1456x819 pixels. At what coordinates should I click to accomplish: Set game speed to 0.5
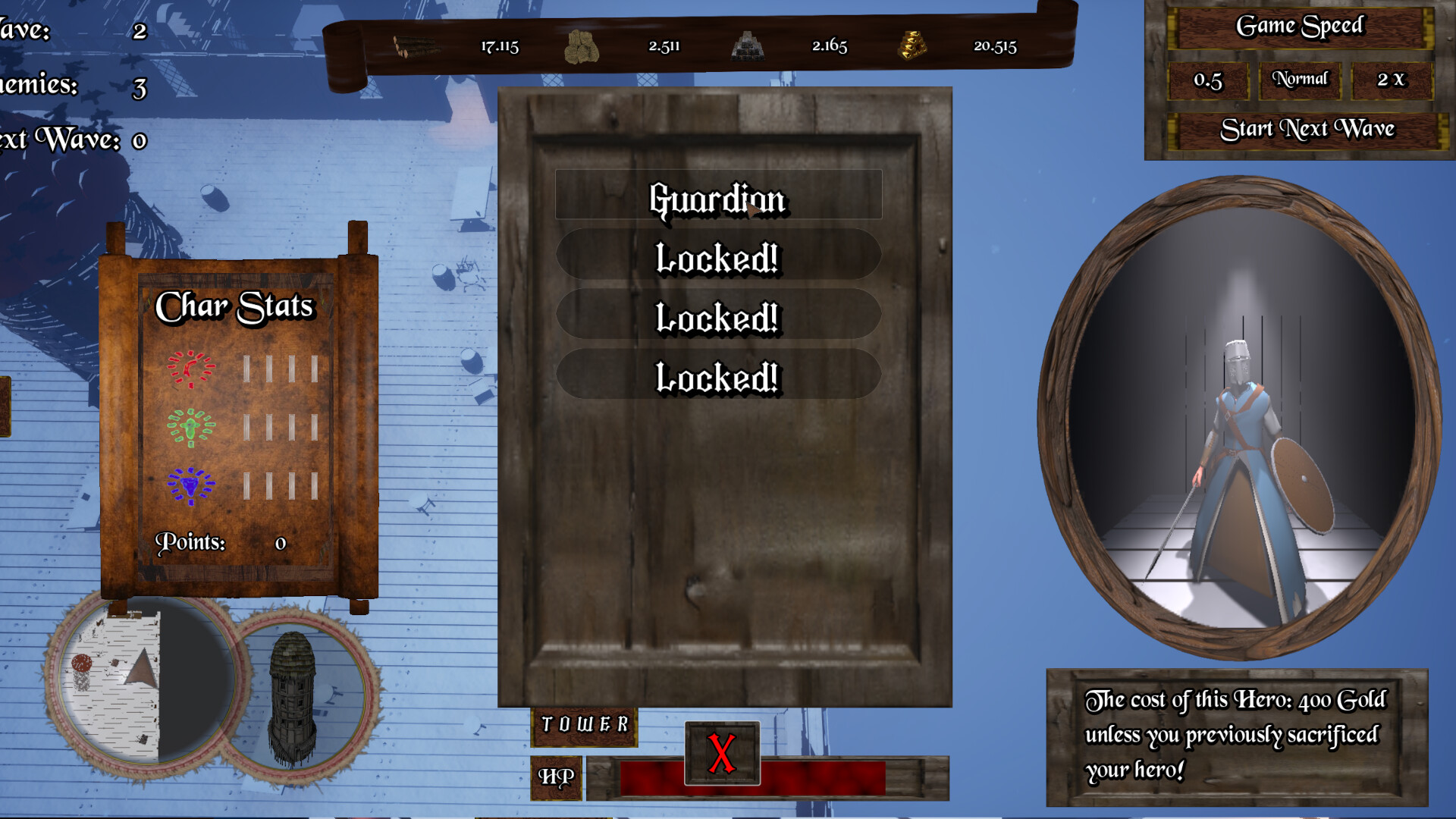(x=1208, y=79)
